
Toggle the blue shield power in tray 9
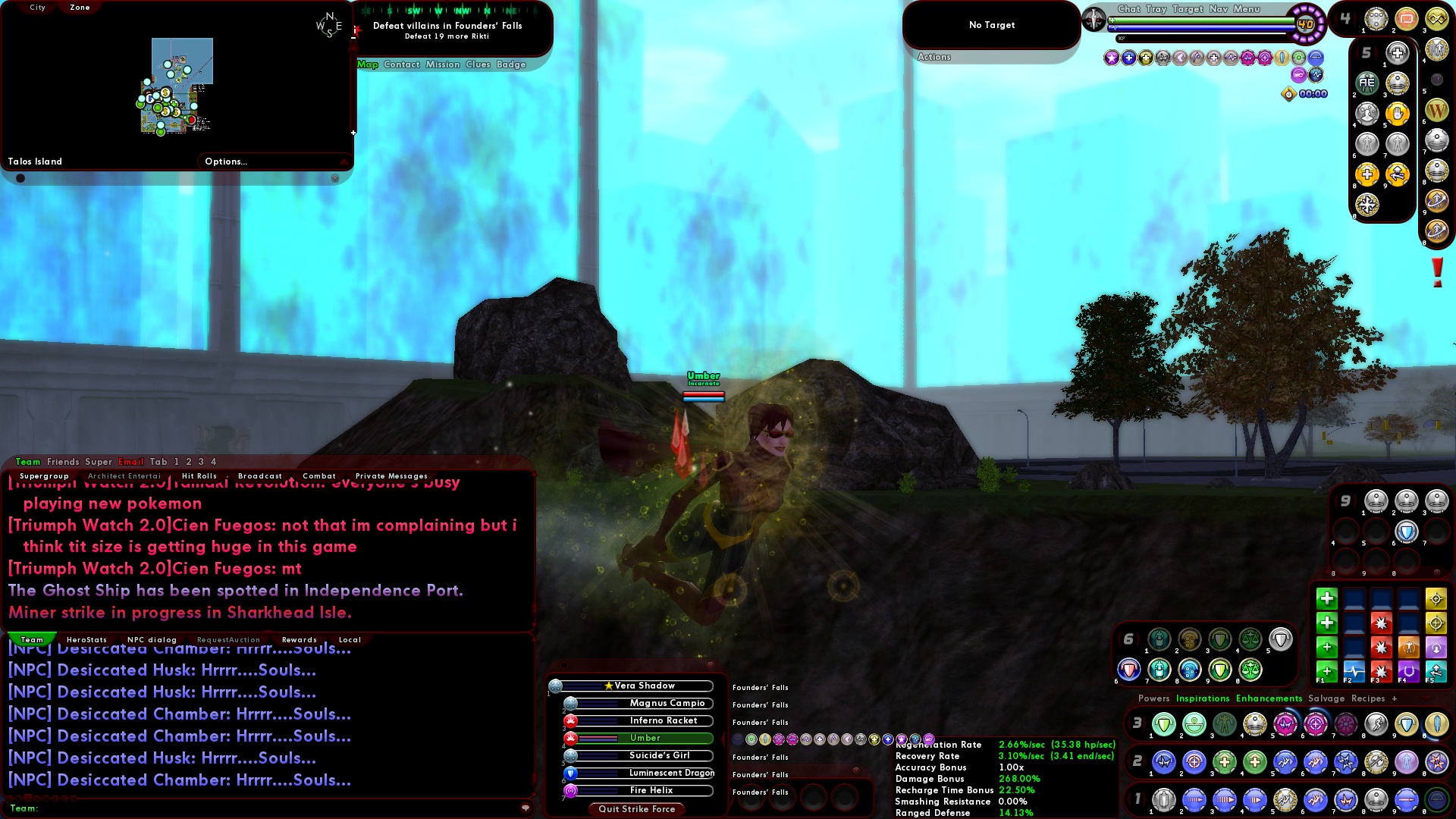[x=1407, y=532]
